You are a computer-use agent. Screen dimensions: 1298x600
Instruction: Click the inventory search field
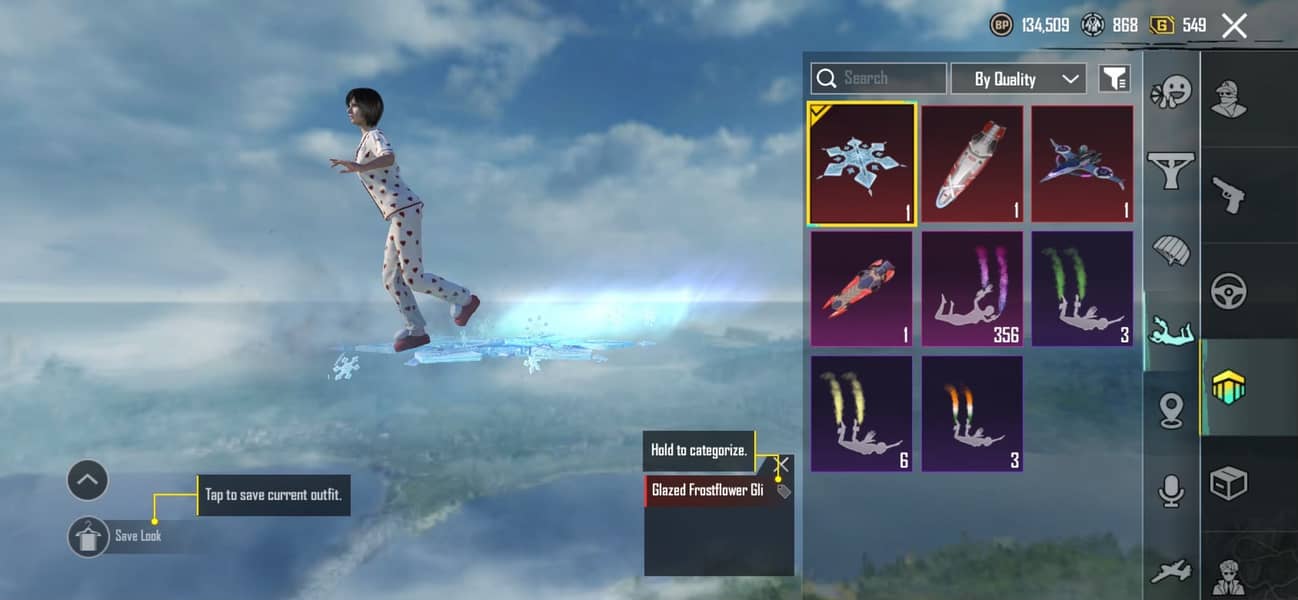click(x=879, y=78)
